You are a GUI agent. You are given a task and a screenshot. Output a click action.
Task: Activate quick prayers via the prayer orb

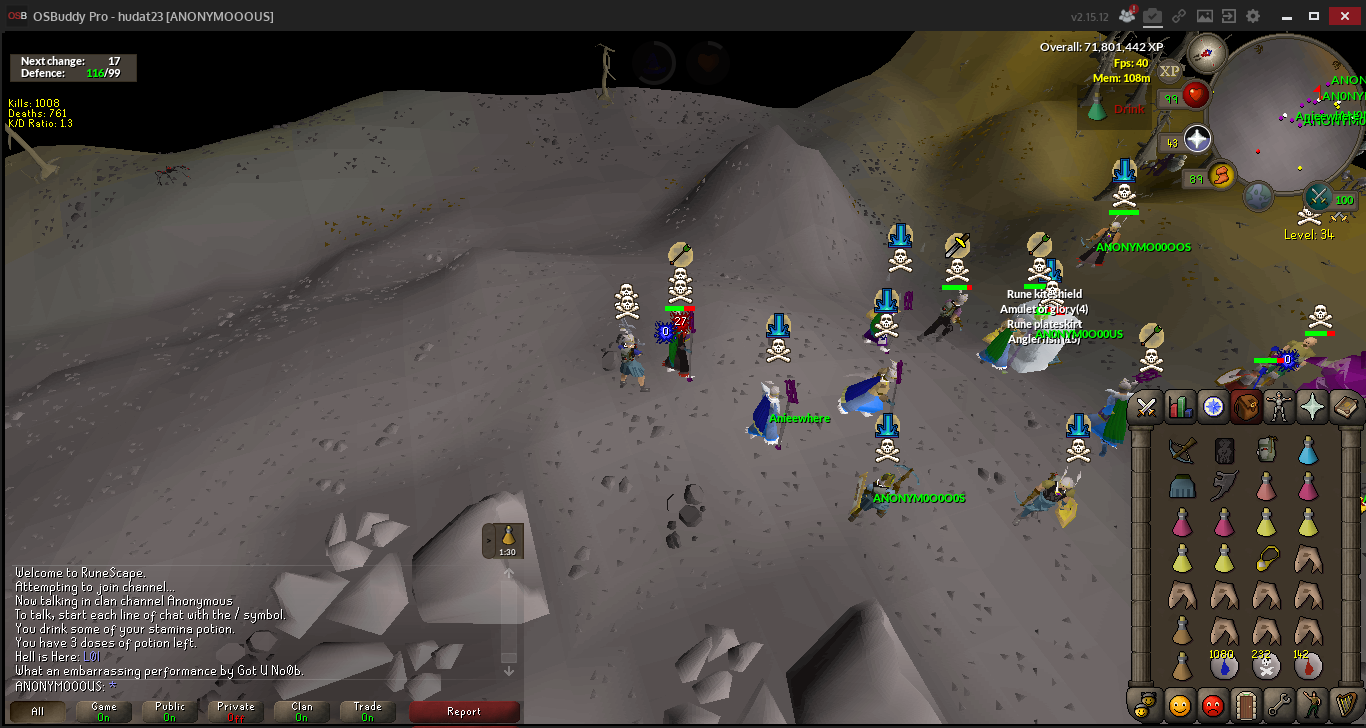(1197, 139)
